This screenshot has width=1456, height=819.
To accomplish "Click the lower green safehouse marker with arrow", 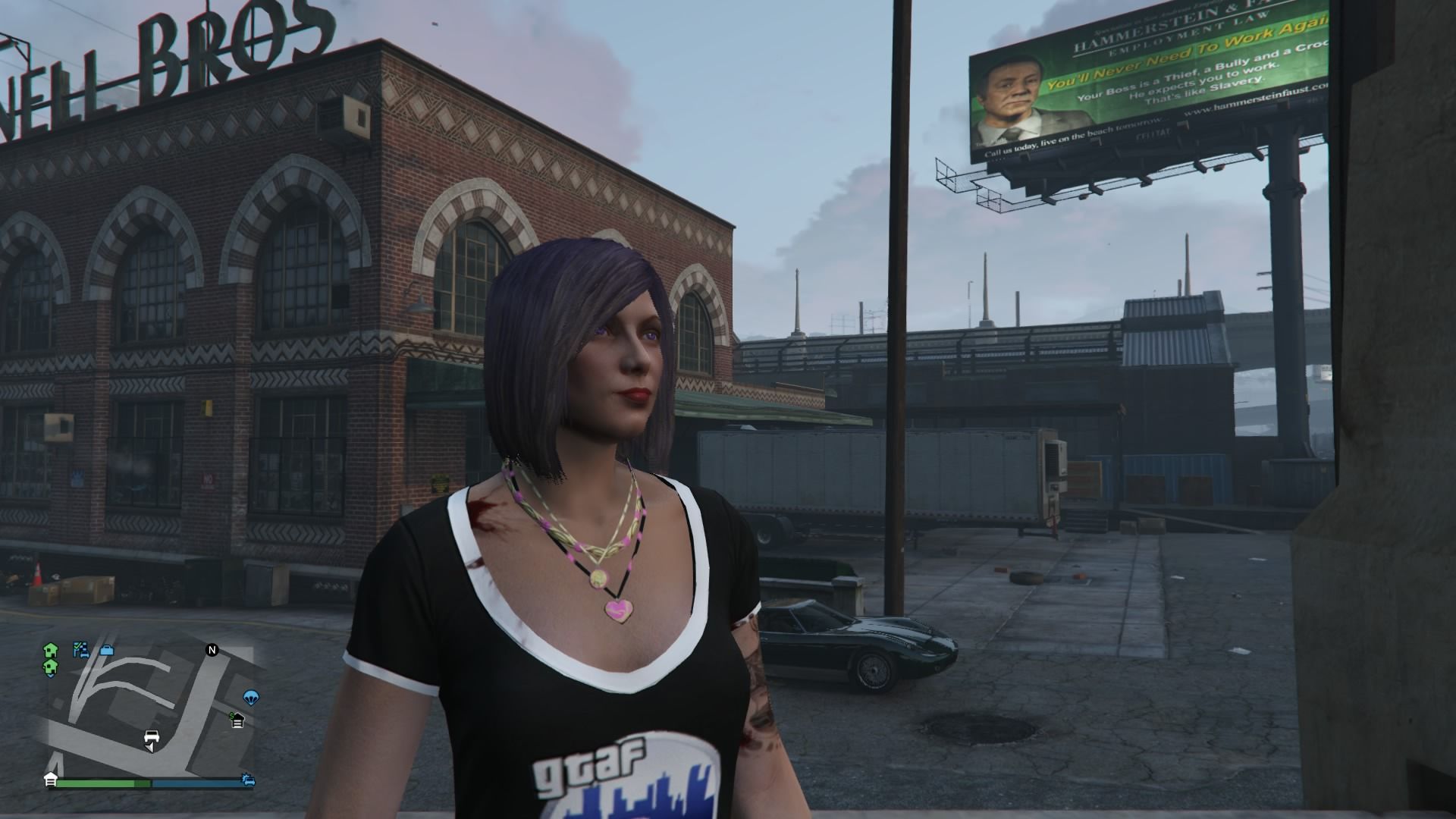I will [50, 667].
